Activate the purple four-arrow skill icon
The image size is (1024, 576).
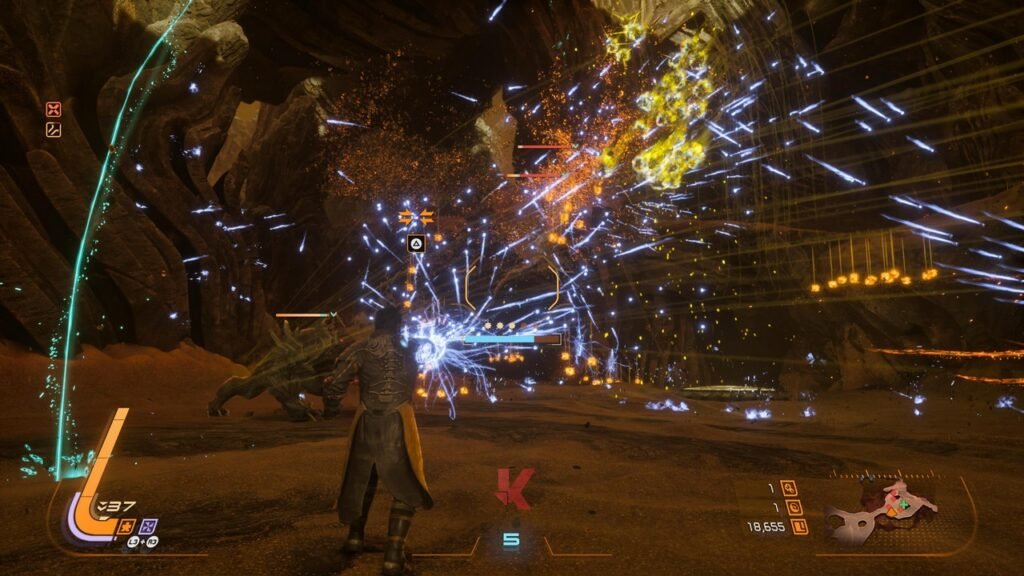(x=148, y=525)
